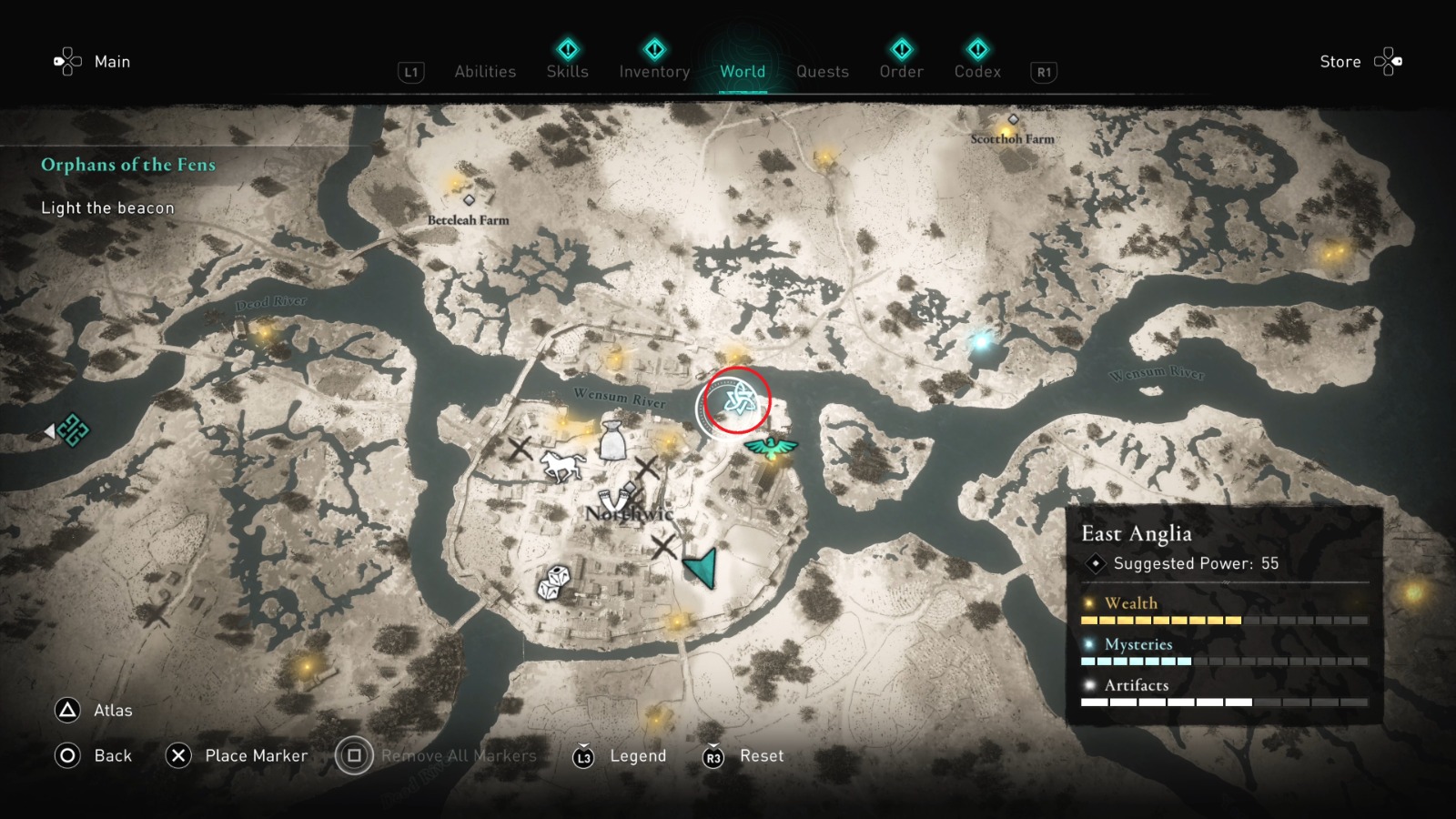Switch to the Abilities tab
Image resolution: width=1456 pixels, height=819 pixels.
(x=485, y=72)
